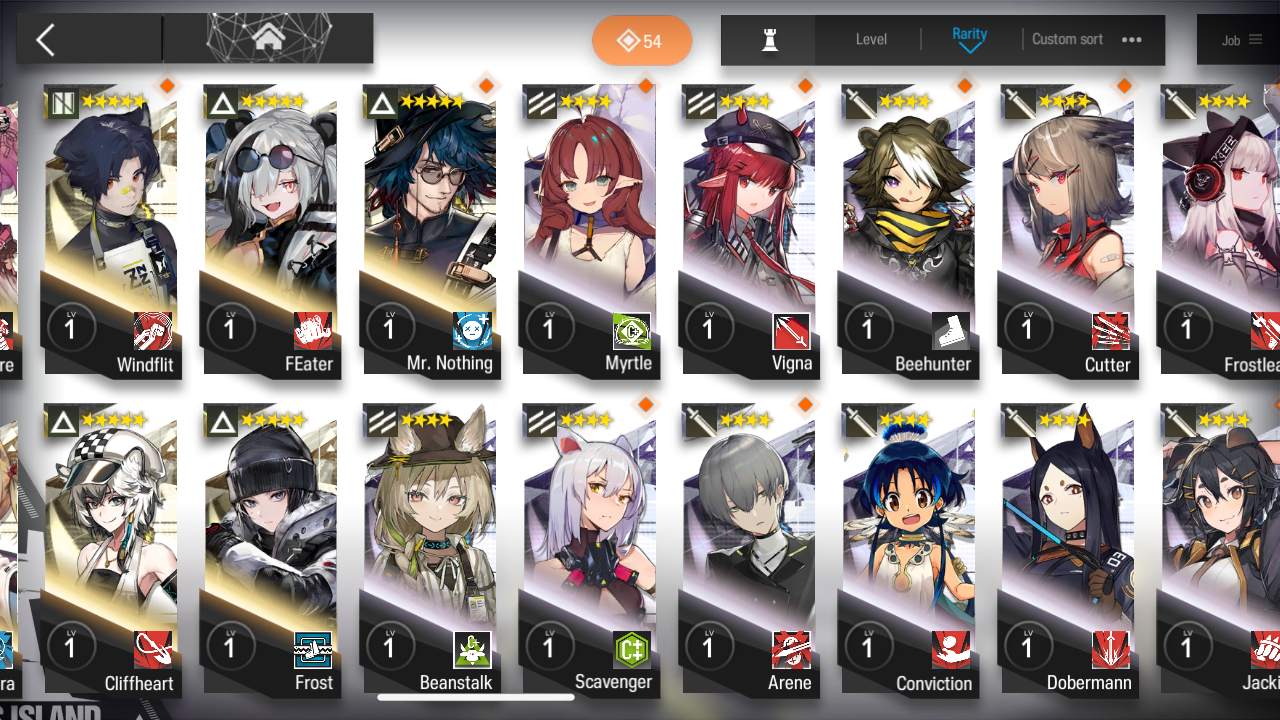Open the Frost operator card

tap(270, 550)
